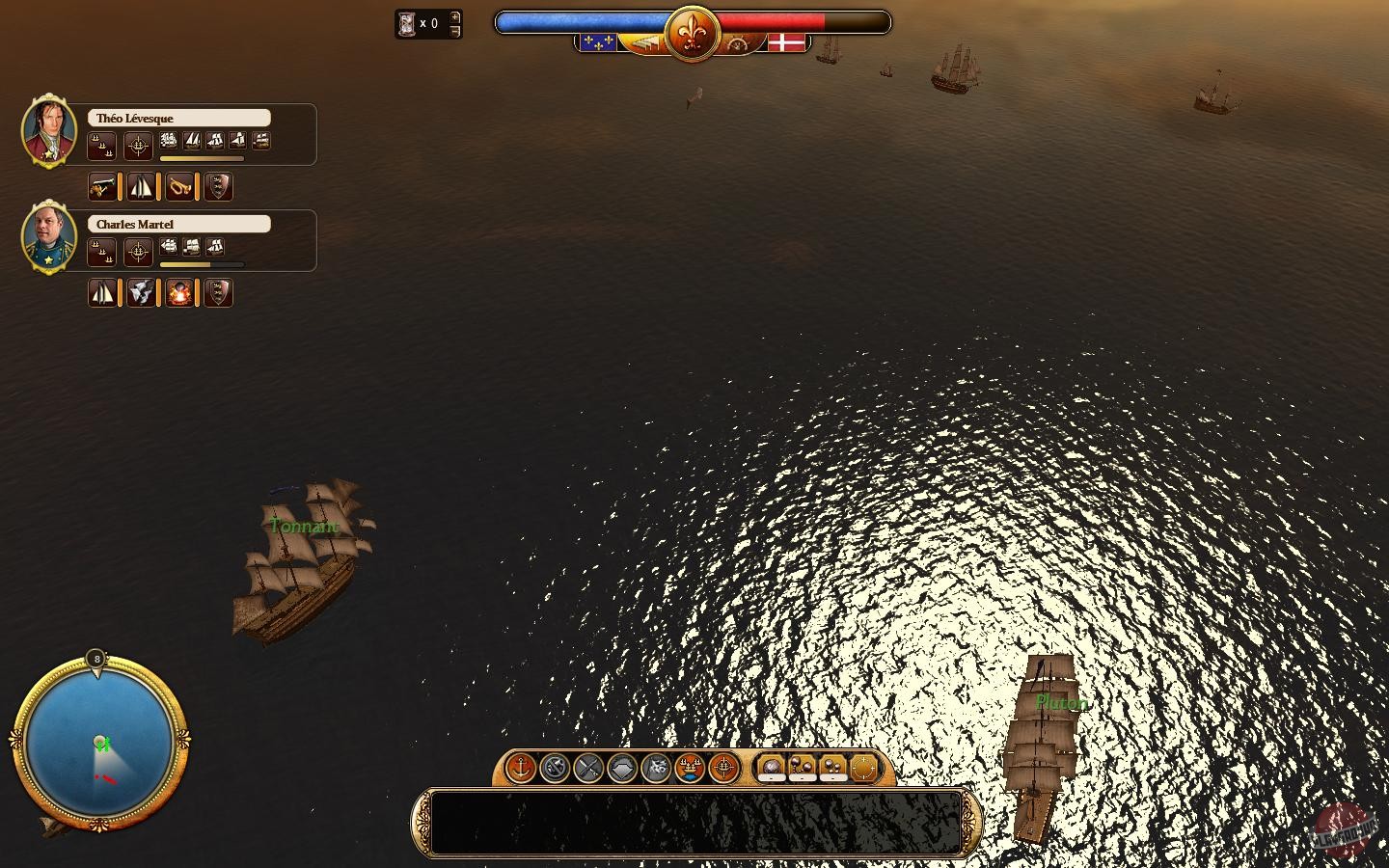Select the boarding action command
Screen dimensions: 1389x868
point(656,769)
